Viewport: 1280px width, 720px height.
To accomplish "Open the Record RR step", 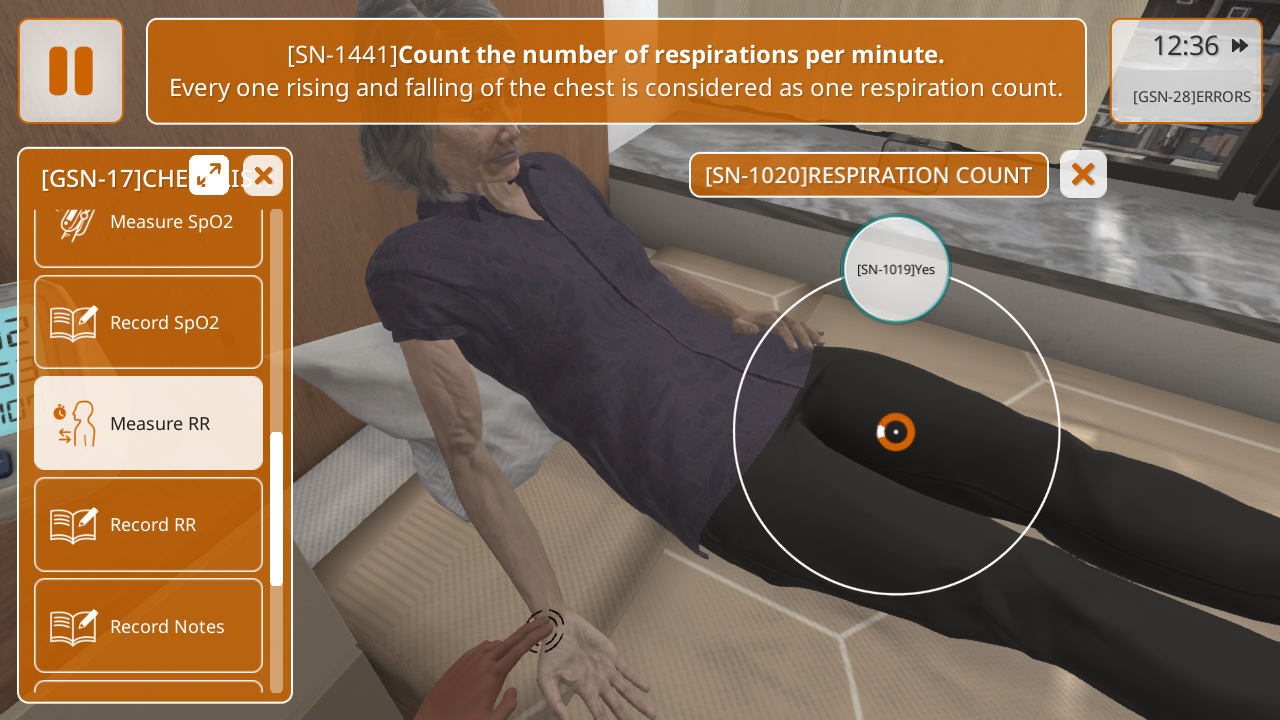I will pyautogui.click(x=149, y=524).
